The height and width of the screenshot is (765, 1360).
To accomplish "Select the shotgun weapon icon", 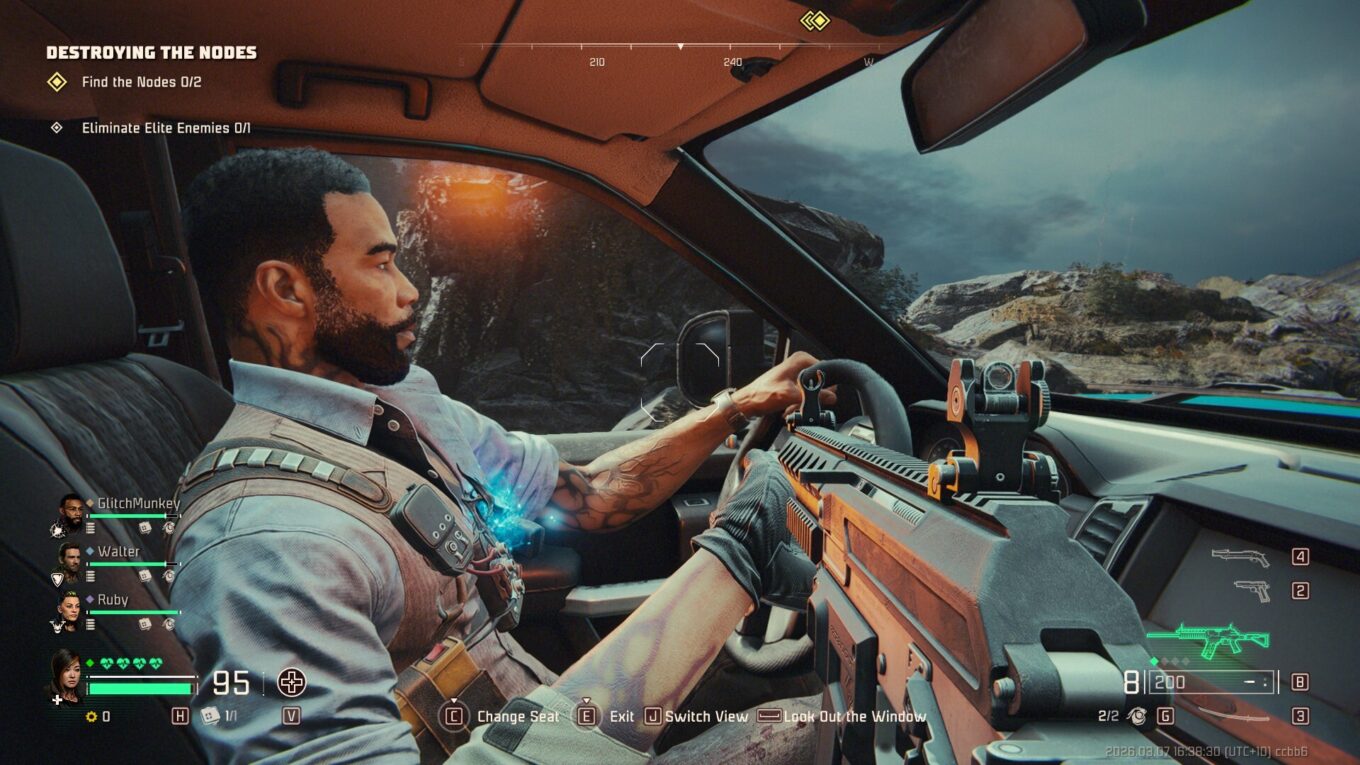I will (x=1240, y=557).
